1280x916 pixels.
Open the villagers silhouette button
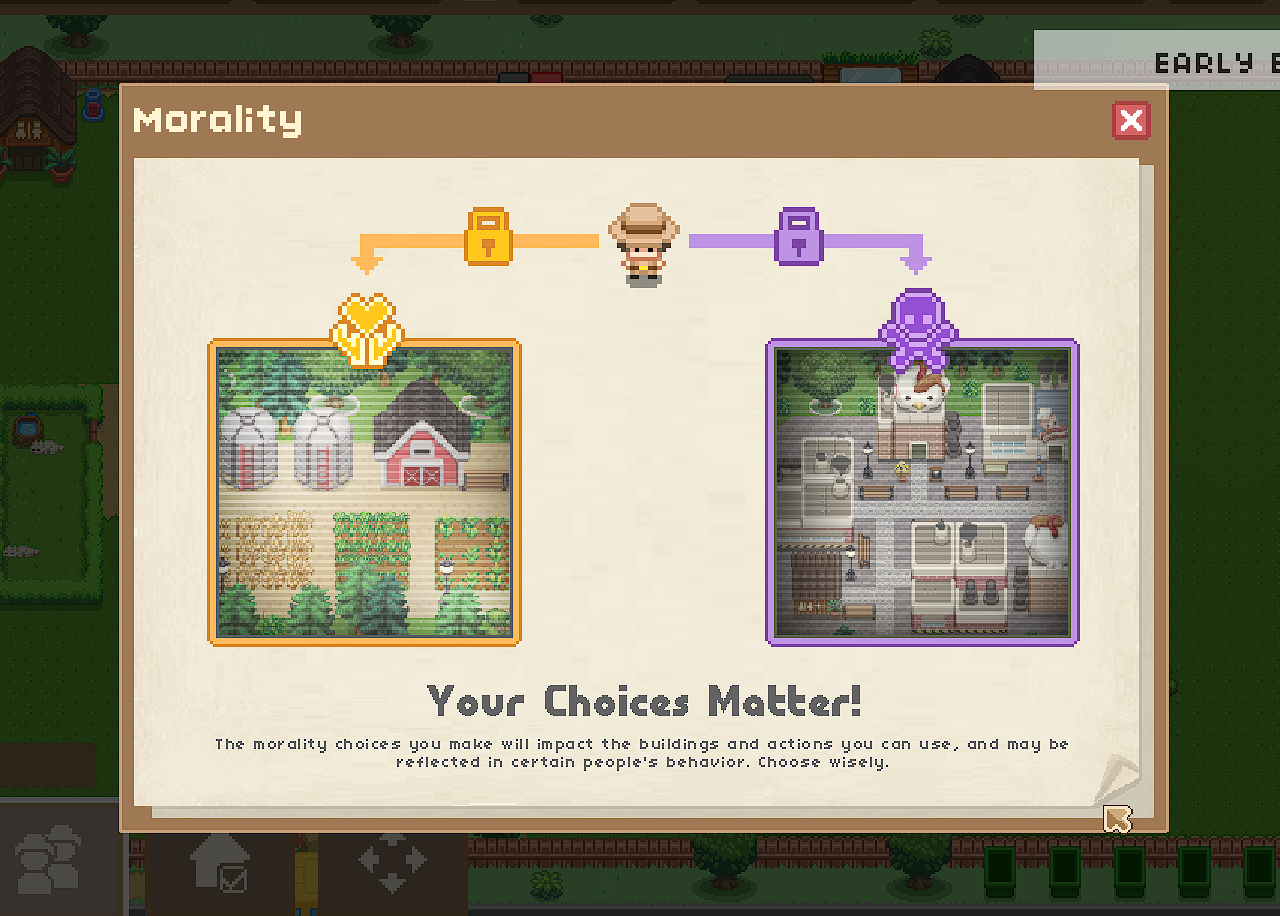coord(50,858)
